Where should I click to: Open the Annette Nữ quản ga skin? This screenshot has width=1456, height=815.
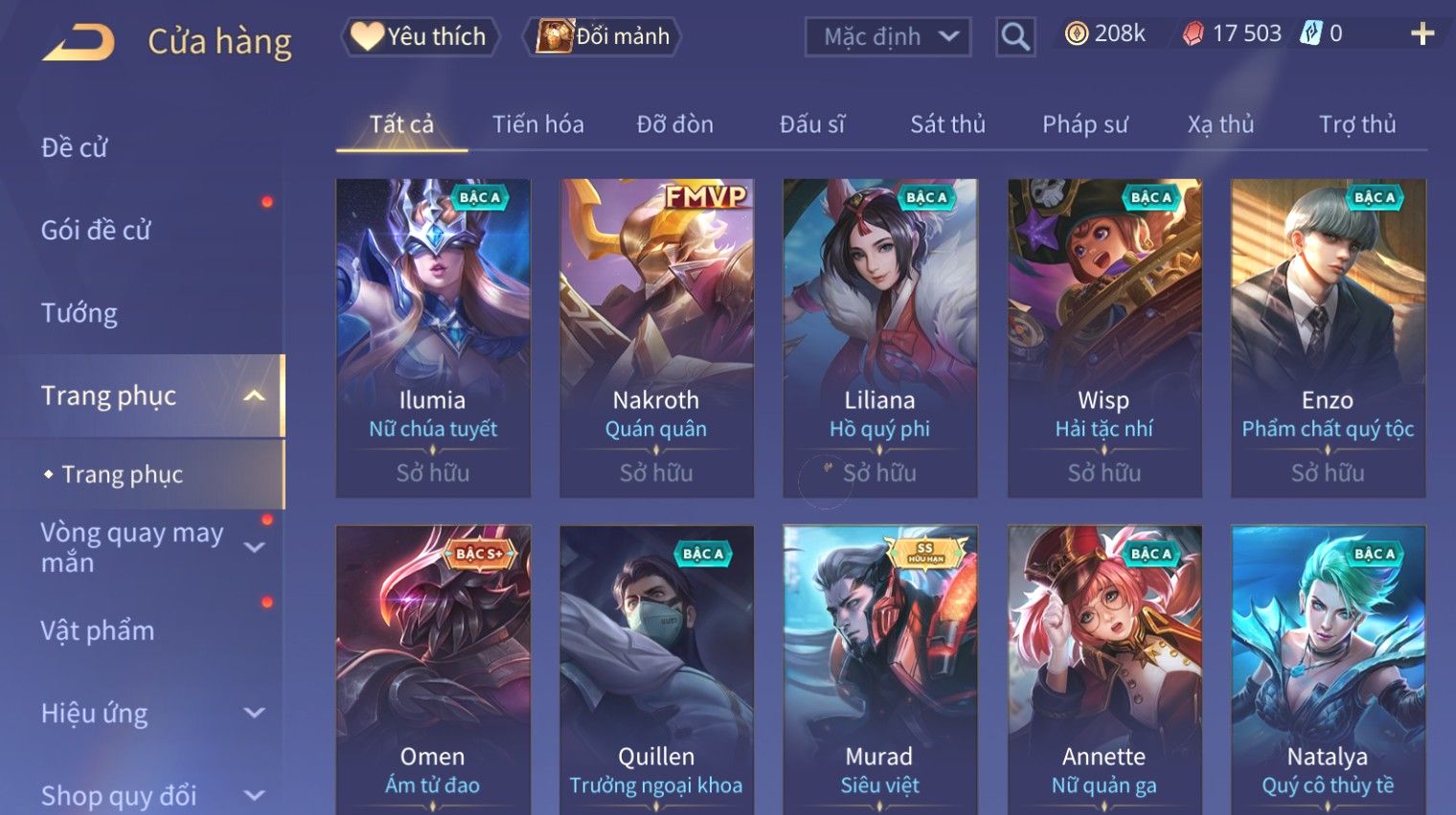click(1103, 670)
